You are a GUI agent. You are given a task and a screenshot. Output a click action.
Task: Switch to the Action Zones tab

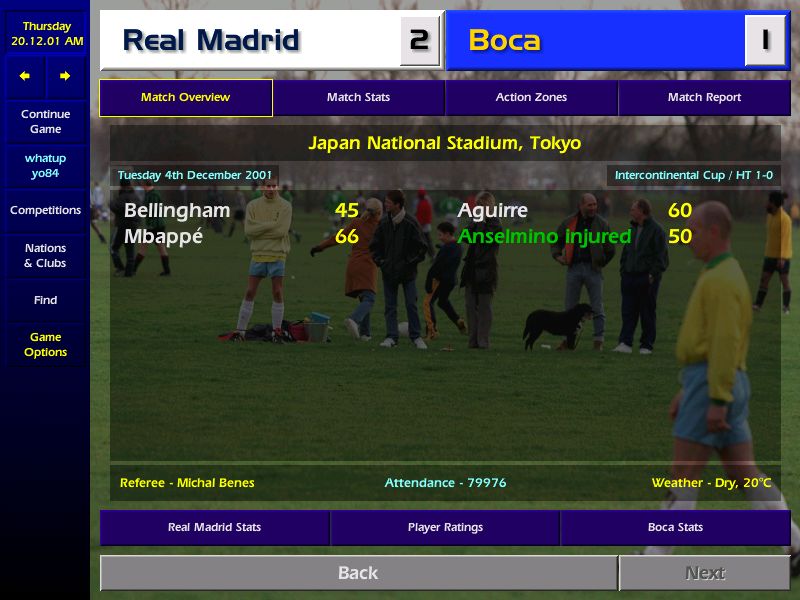point(531,98)
